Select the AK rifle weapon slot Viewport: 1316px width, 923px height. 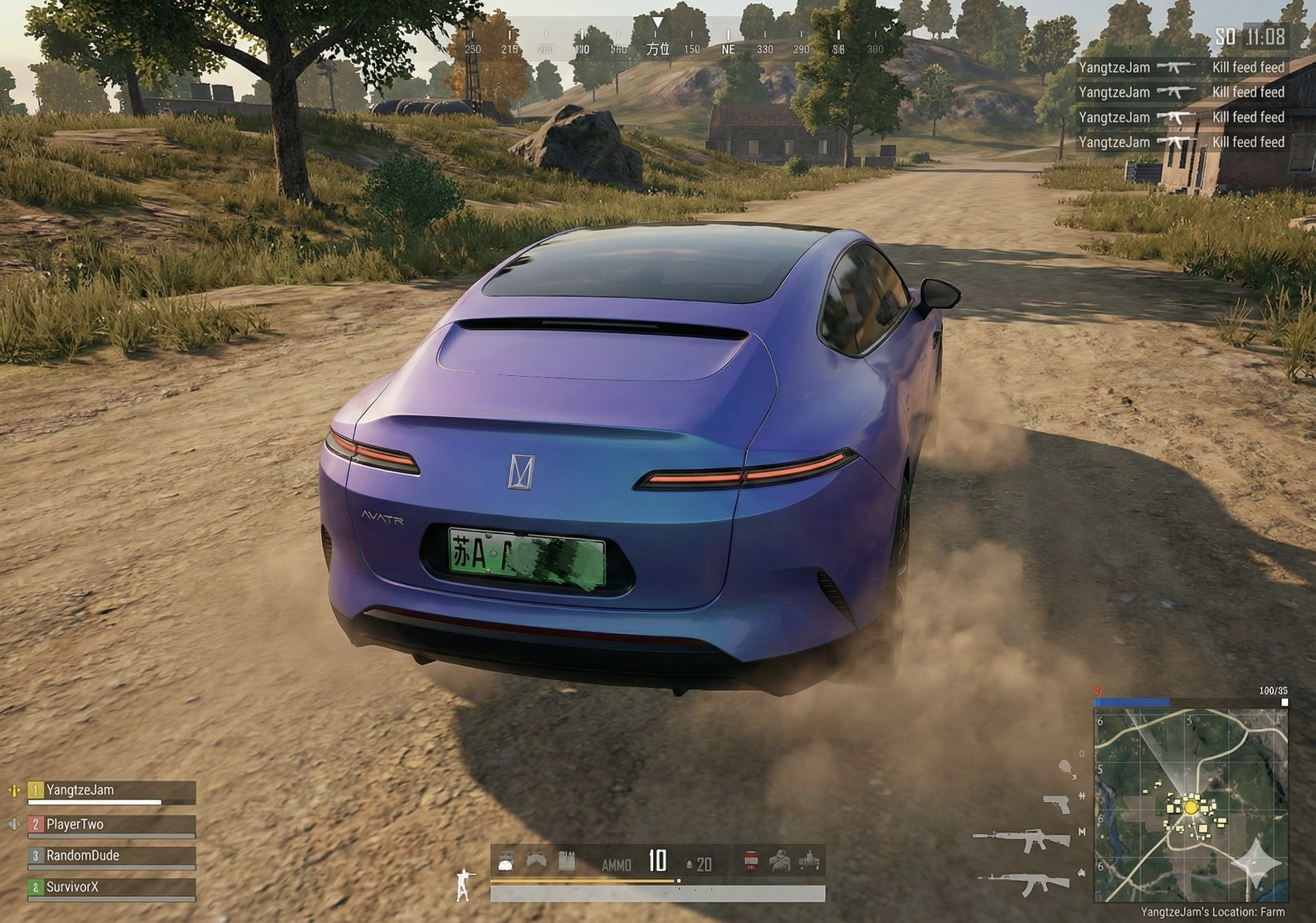pyautogui.click(x=1024, y=883)
